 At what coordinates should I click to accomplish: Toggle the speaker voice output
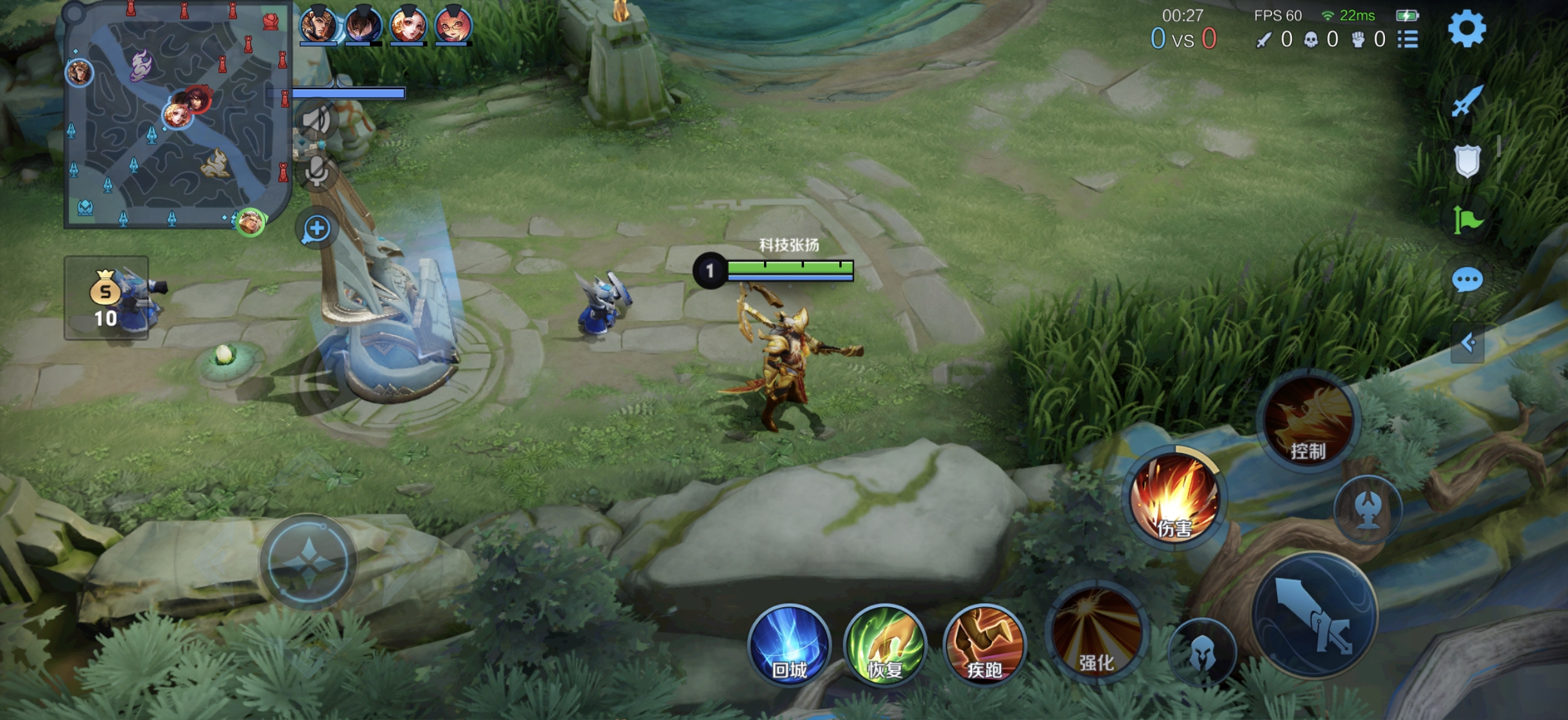pyautogui.click(x=316, y=120)
